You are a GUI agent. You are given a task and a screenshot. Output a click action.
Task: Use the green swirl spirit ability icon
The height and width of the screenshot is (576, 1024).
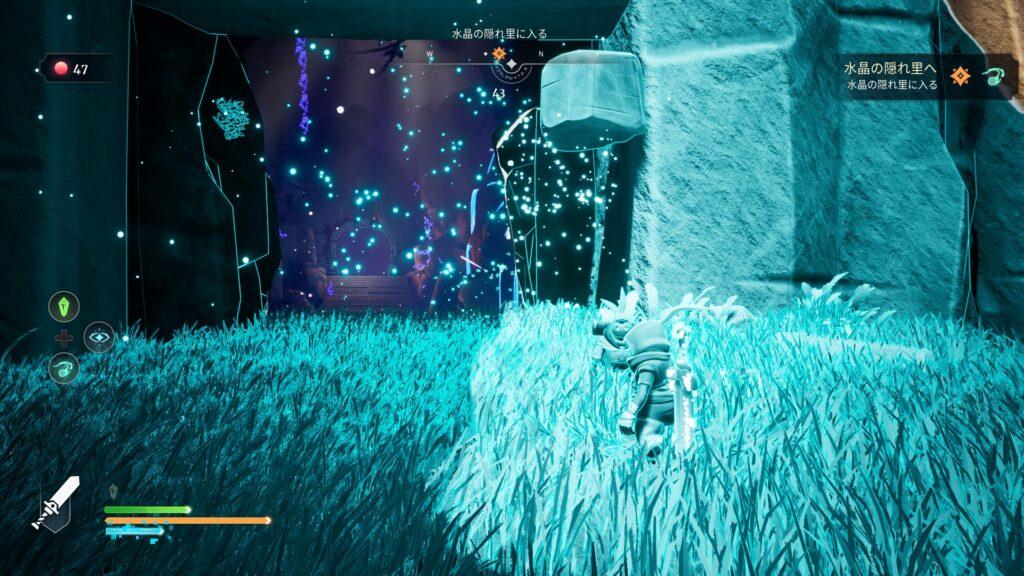[63, 368]
